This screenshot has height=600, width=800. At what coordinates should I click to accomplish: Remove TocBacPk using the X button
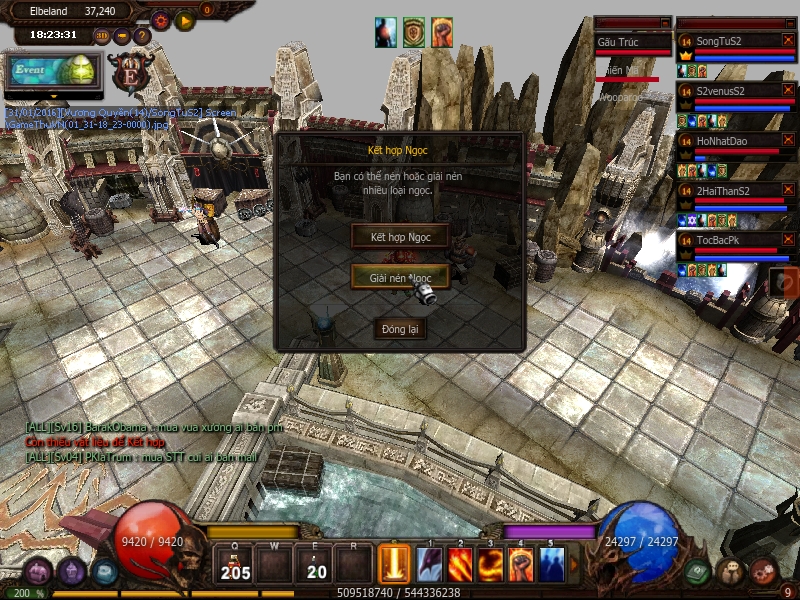point(789,240)
